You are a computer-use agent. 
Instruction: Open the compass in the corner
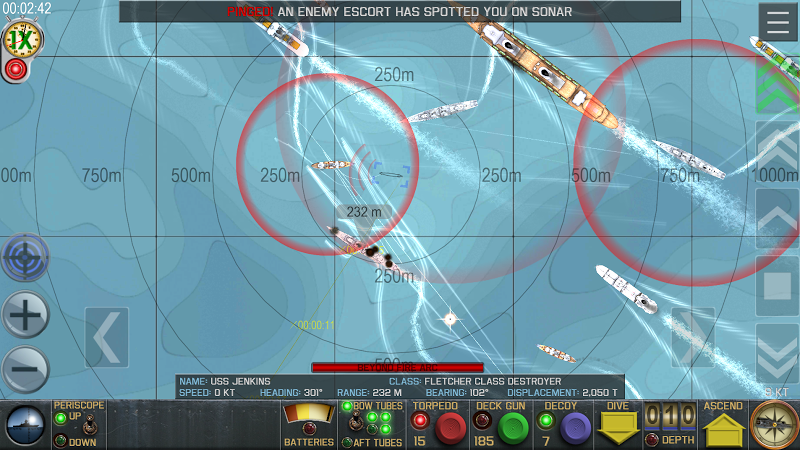[x=774, y=426]
